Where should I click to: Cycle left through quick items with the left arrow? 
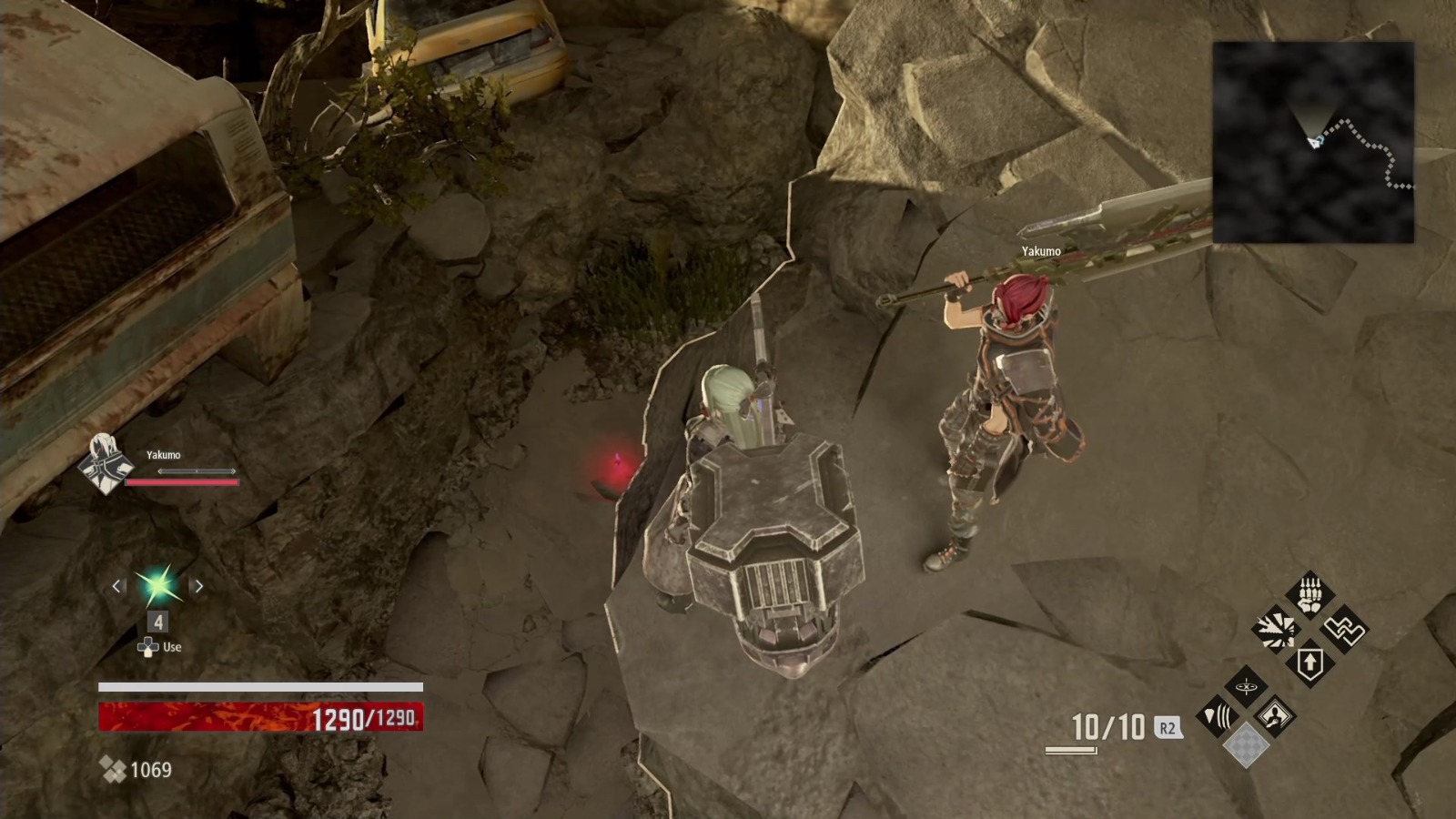tap(115, 587)
